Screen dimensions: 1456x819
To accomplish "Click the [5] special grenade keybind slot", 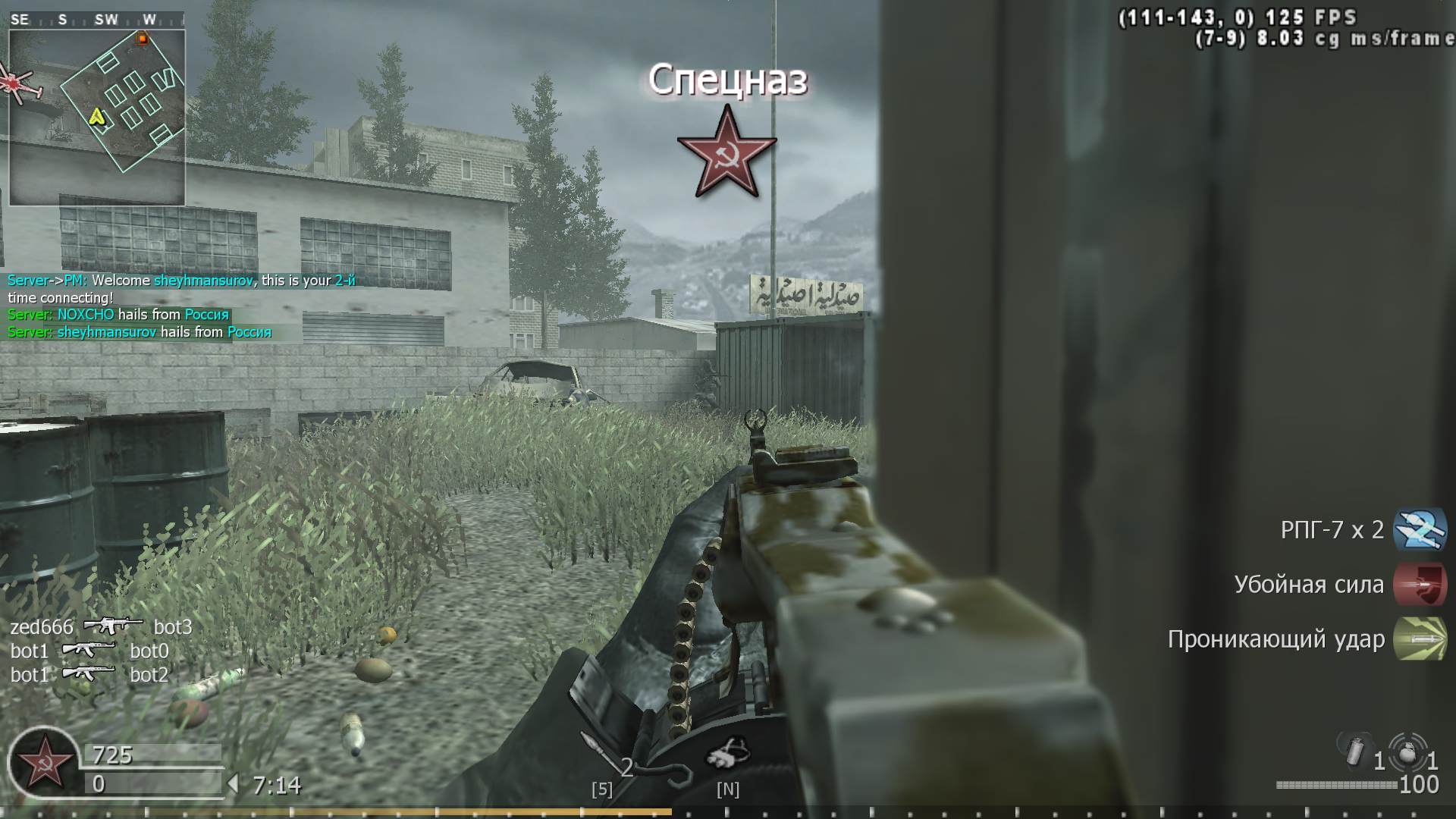I will pos(601,789).
